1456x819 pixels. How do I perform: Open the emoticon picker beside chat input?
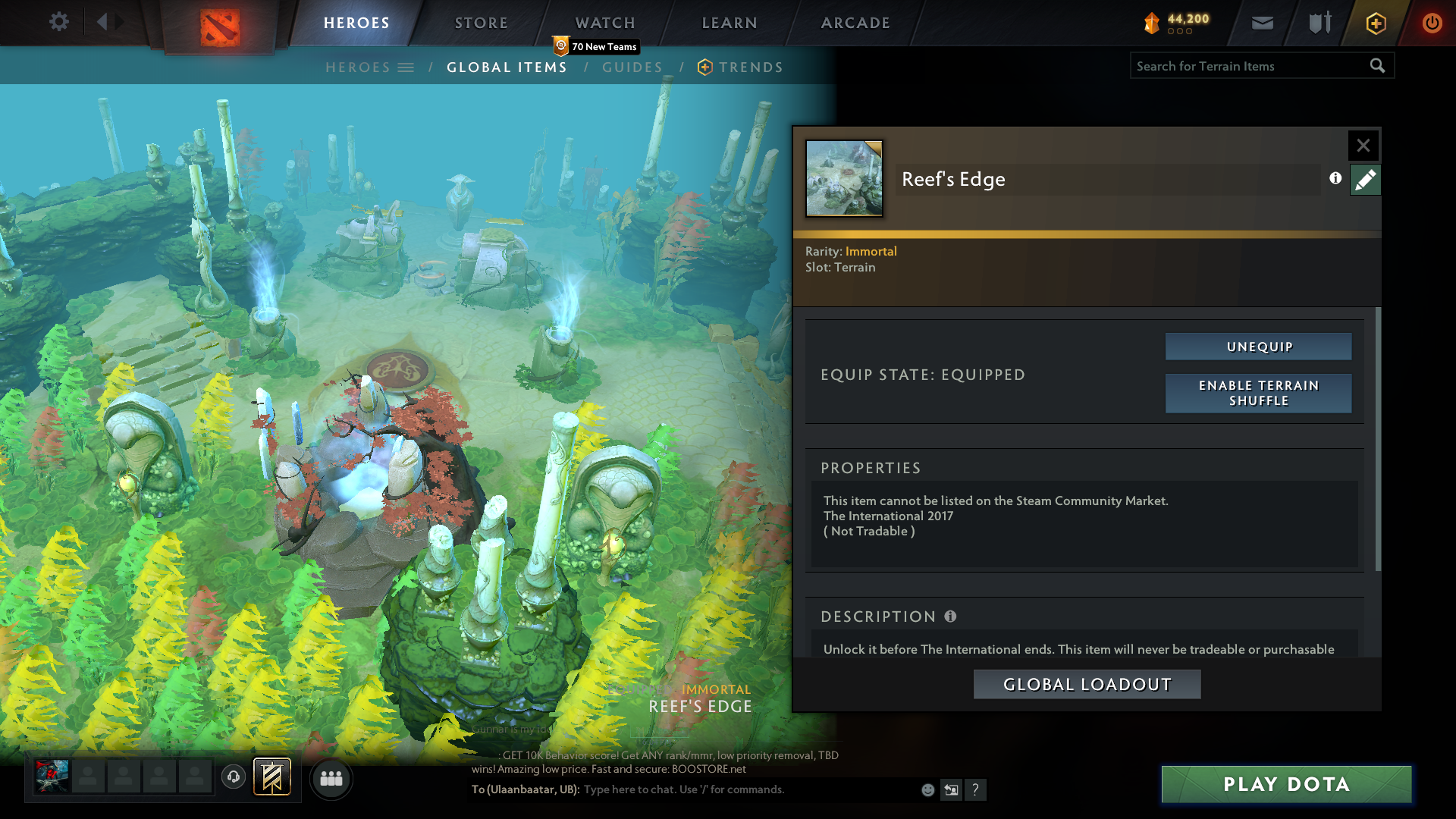pyautogui.click(x=927, y=789)
